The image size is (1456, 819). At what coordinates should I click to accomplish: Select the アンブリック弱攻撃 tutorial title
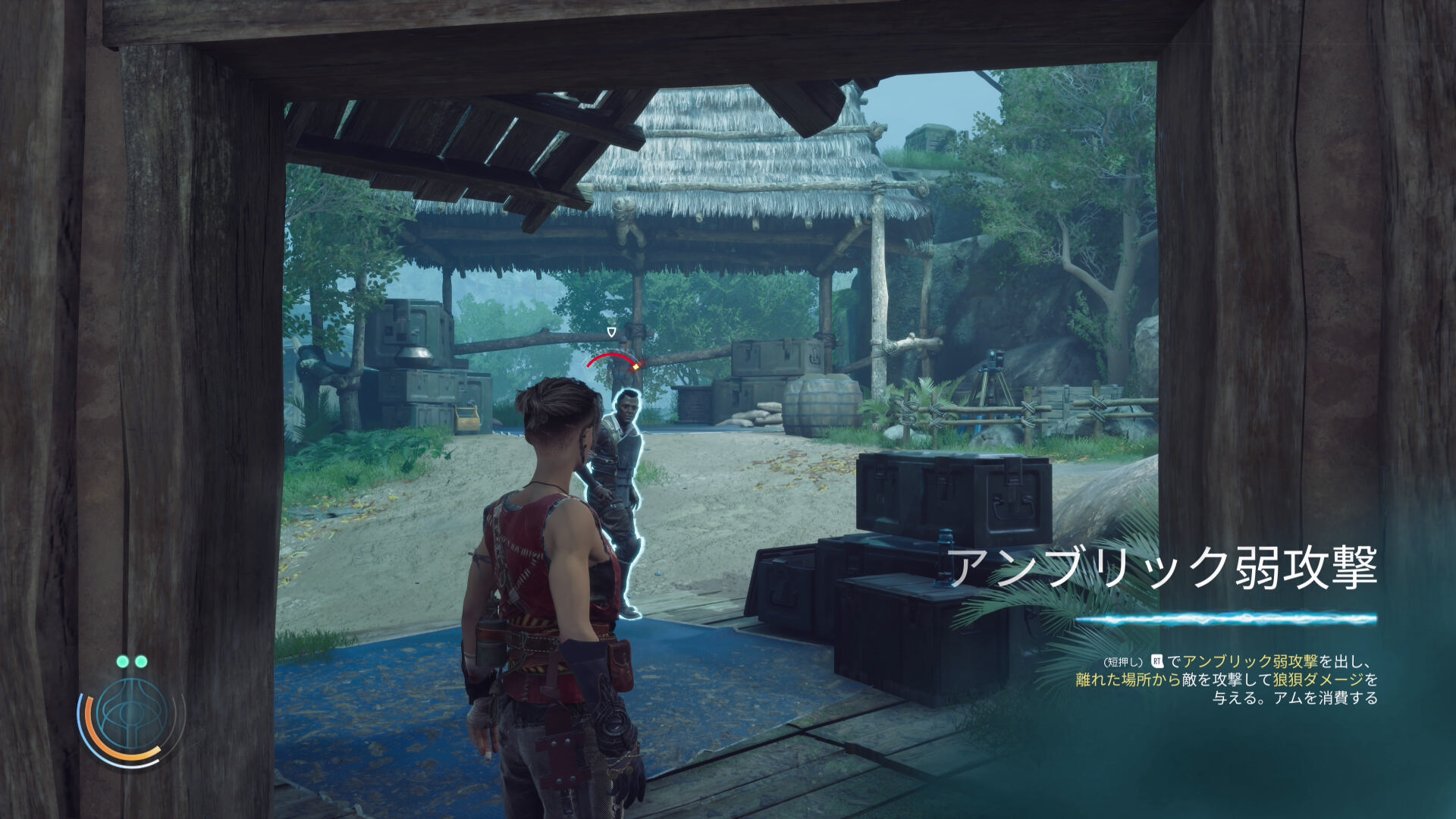pyautogui.click(x=1163, y=568)
